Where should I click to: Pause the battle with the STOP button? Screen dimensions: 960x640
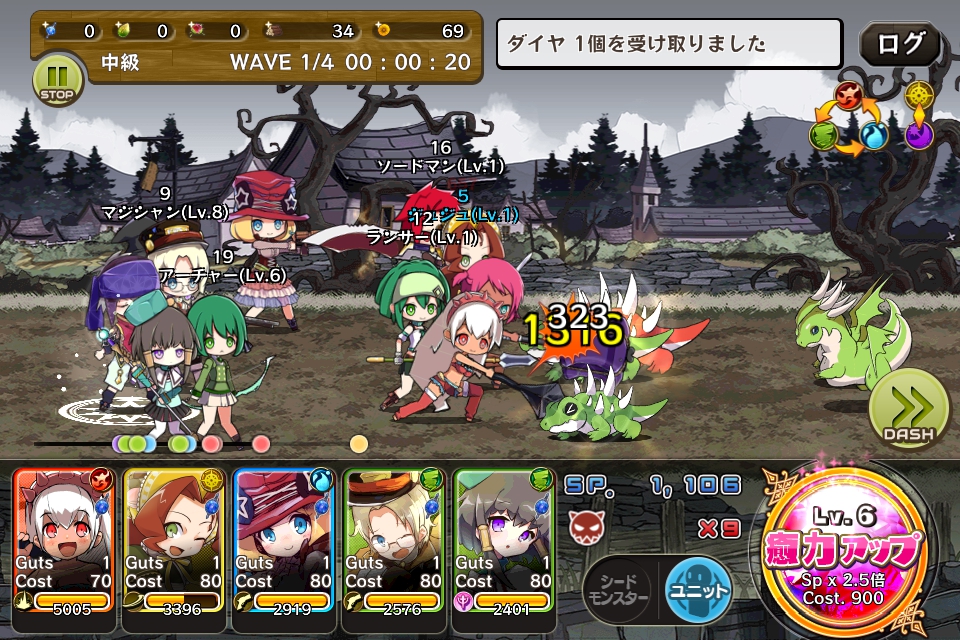[58, 78]
